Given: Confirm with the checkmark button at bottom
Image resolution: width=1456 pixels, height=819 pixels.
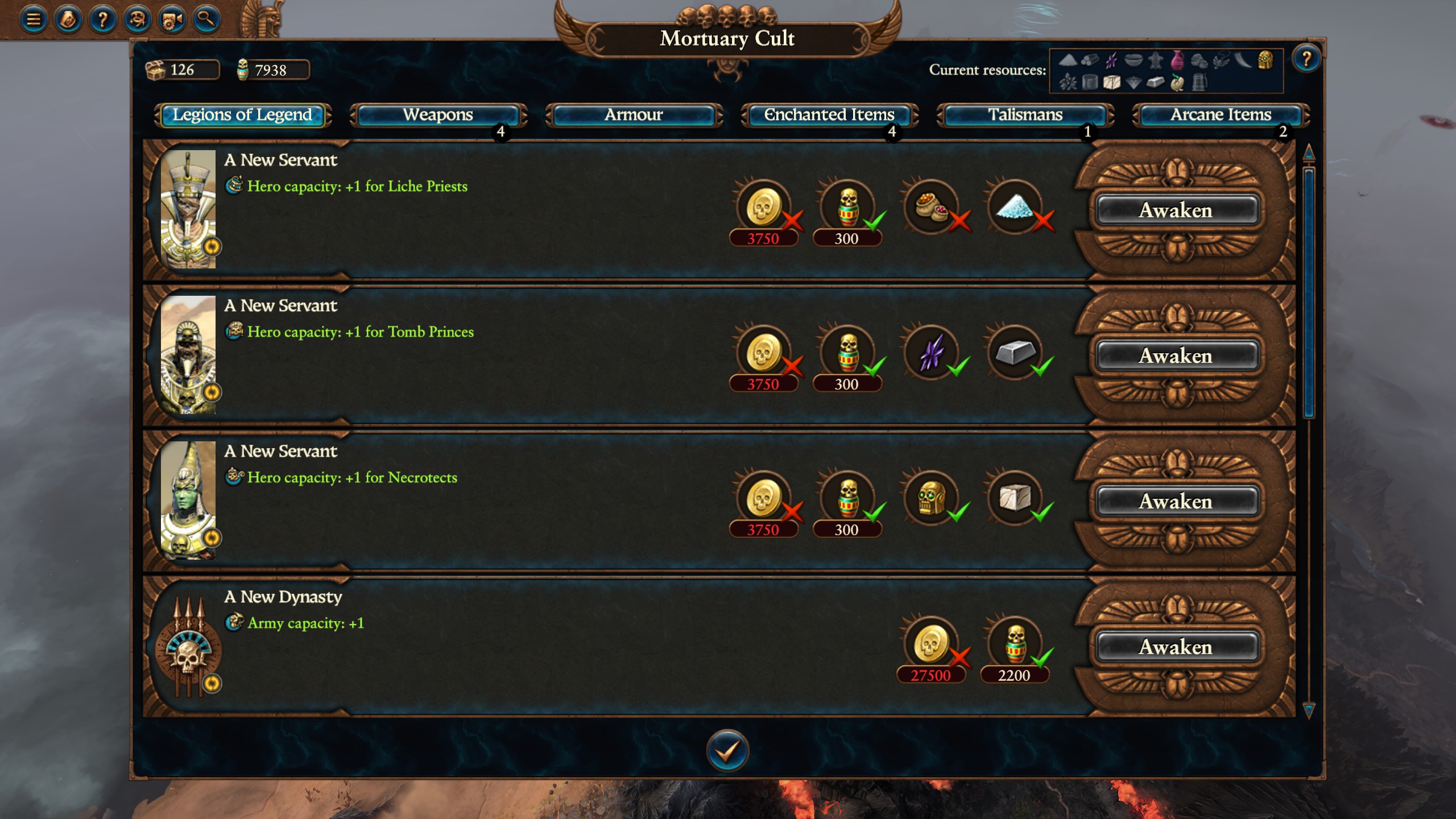Looking at the screenshot, I should [727, 750].
